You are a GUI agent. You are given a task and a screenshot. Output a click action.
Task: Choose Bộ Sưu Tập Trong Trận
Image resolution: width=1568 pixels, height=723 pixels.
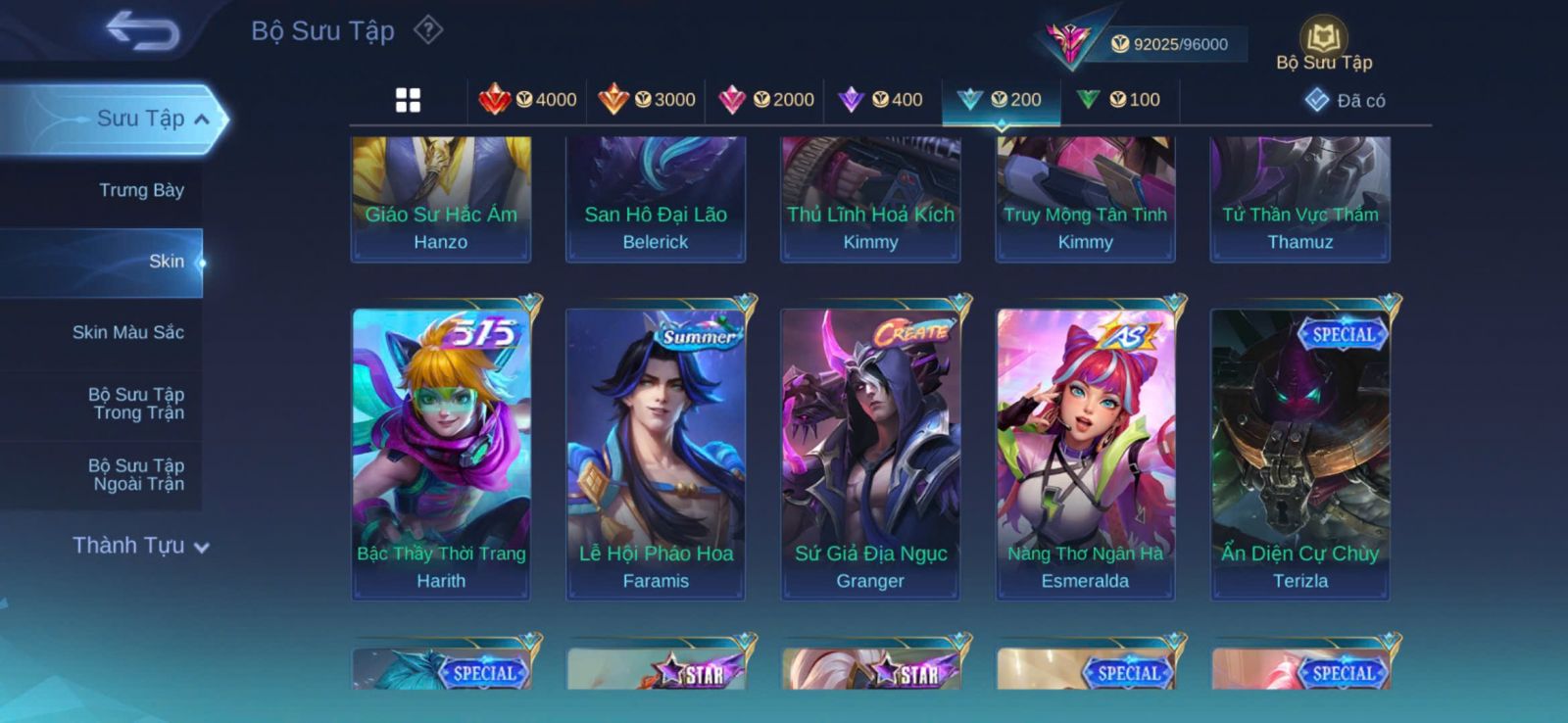pyautogui.click(x=136, y=404)
